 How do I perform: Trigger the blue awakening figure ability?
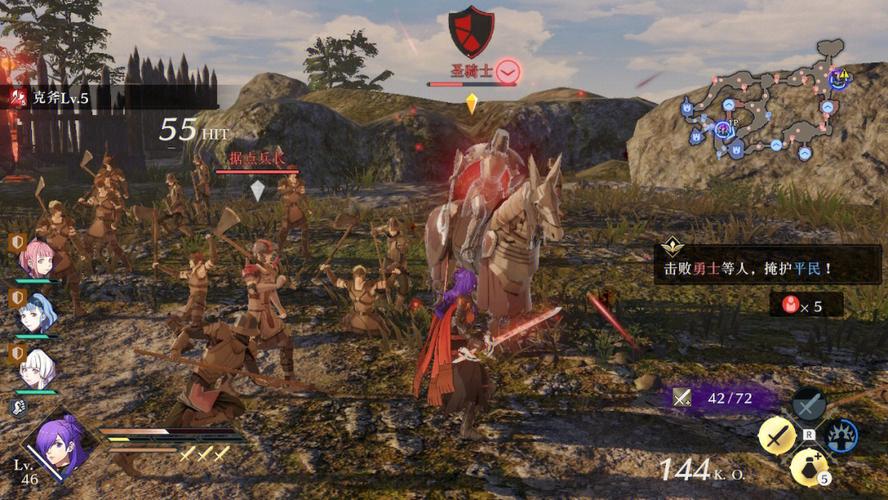click(841, 436)
